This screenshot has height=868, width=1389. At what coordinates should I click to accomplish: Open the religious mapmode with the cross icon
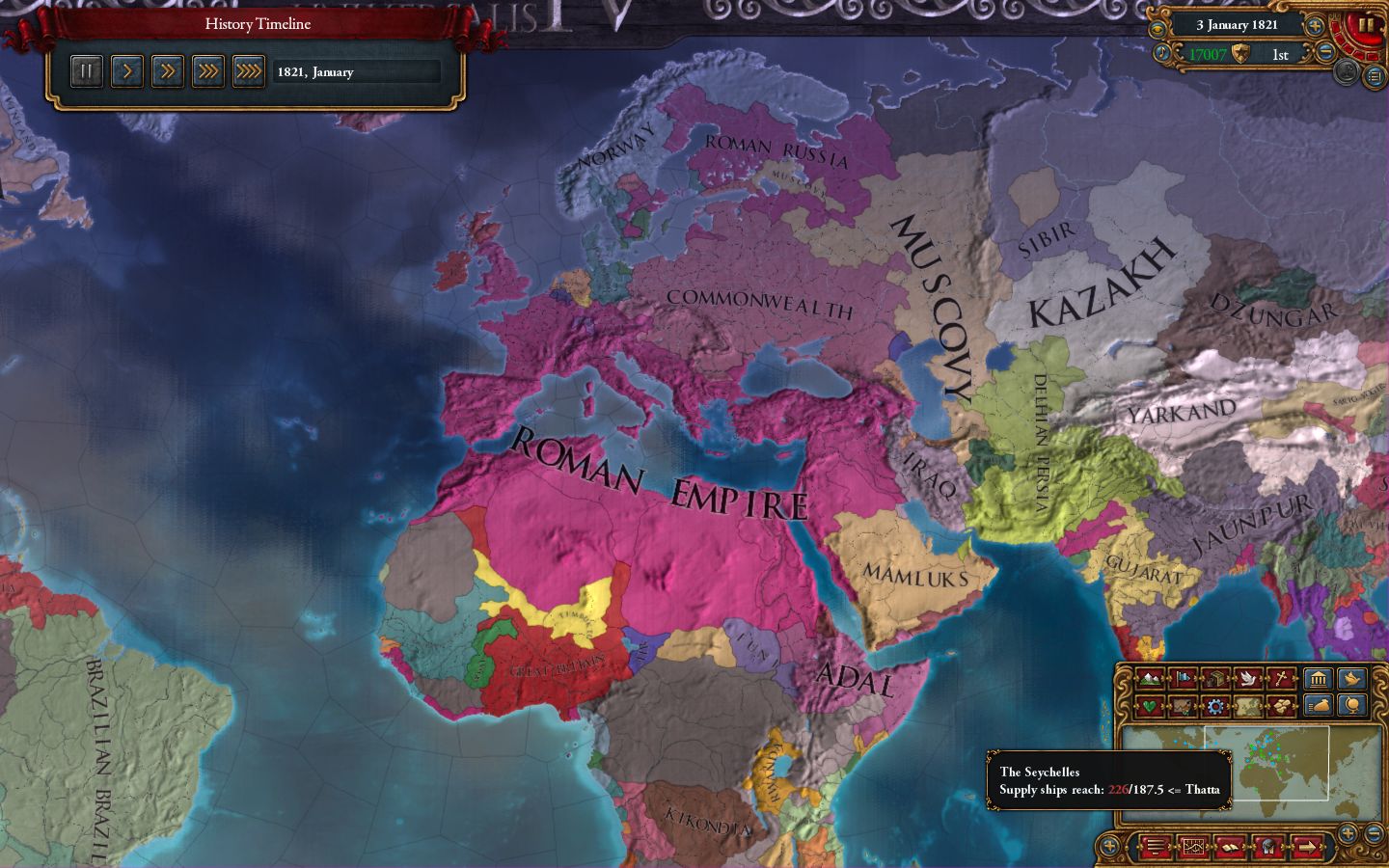pyautogui.click(x=1283, y=678)
